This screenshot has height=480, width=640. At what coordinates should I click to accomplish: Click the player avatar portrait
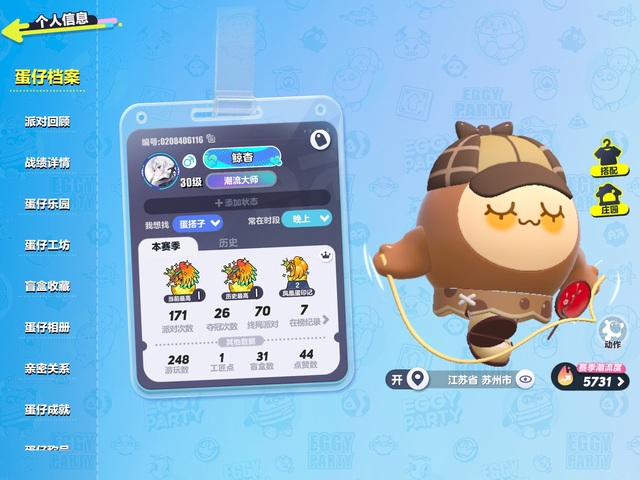pos(160,172)
